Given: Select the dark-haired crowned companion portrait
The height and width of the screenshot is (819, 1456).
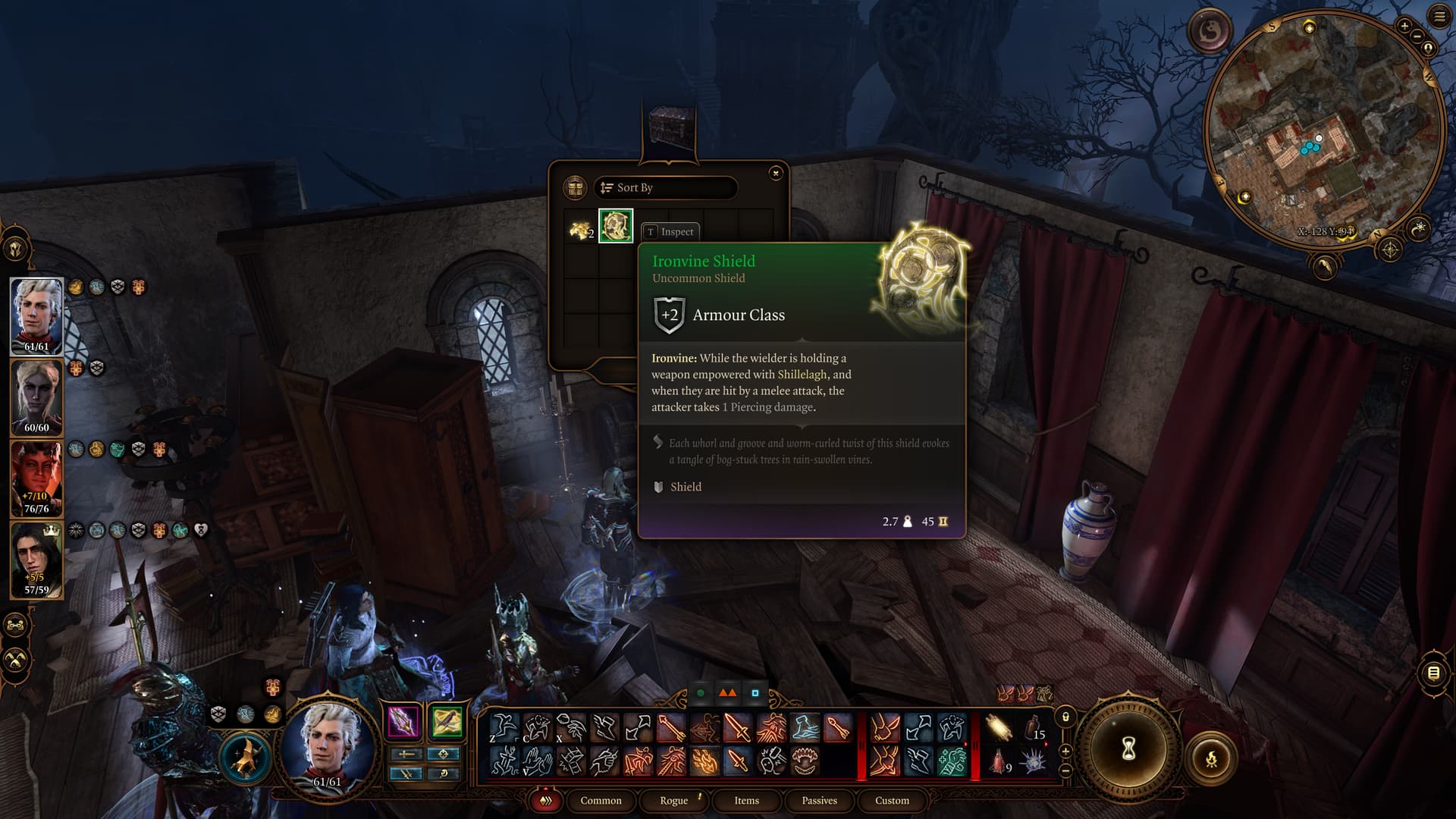Looking at the screenshot, I should point(36,560).
